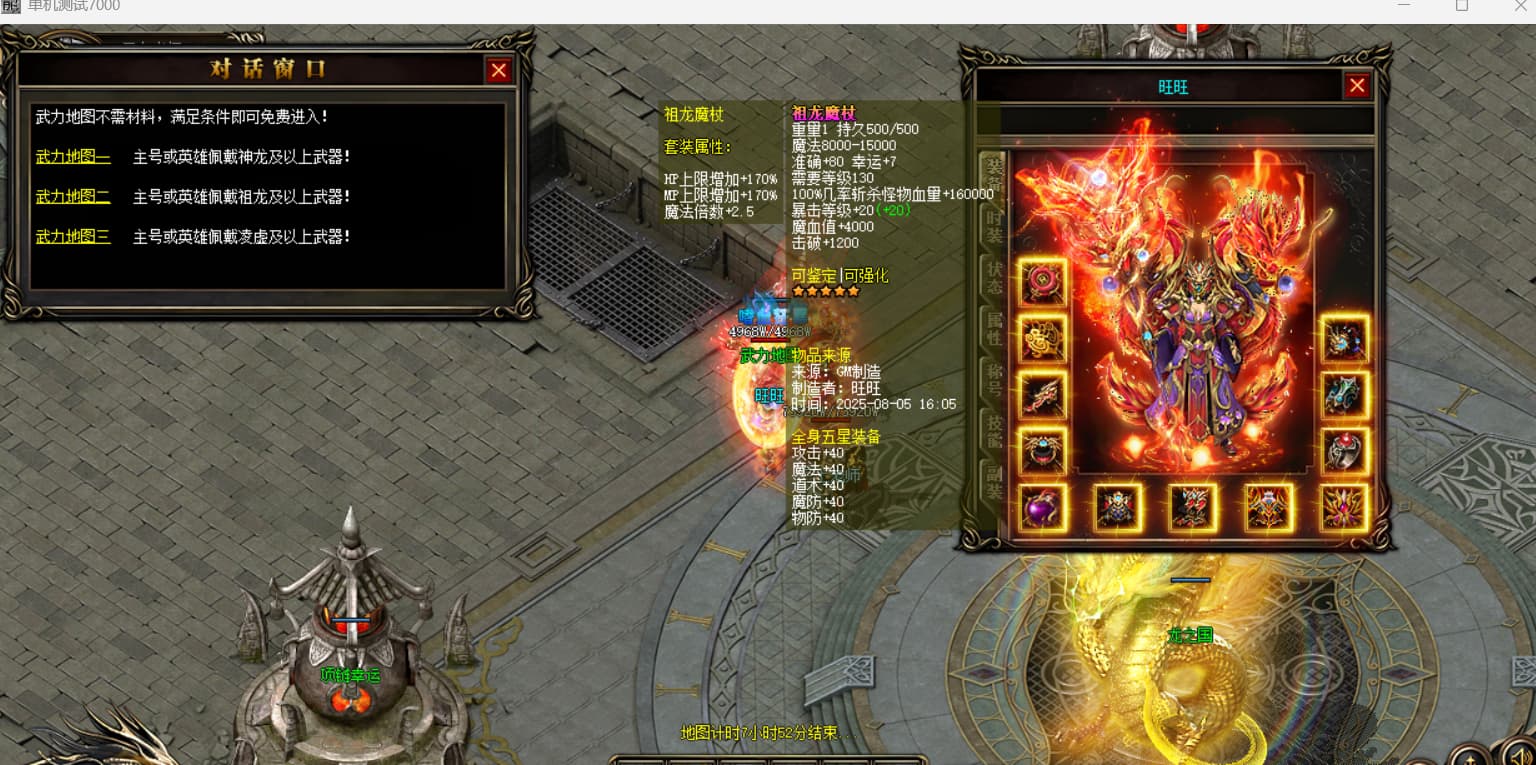The image size is (1536, 765).
Task: Enter 武力地图三 via its link
Action: click(73, 237)
